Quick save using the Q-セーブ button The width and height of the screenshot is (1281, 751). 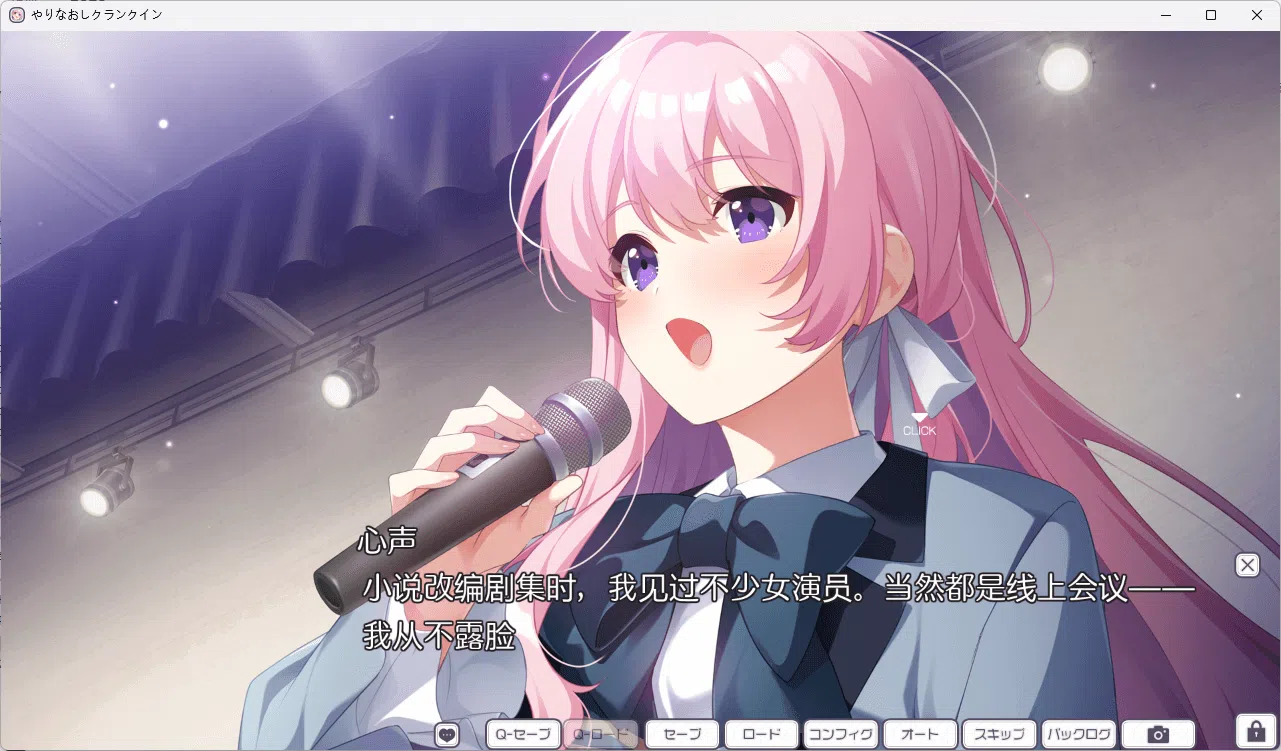521,733
